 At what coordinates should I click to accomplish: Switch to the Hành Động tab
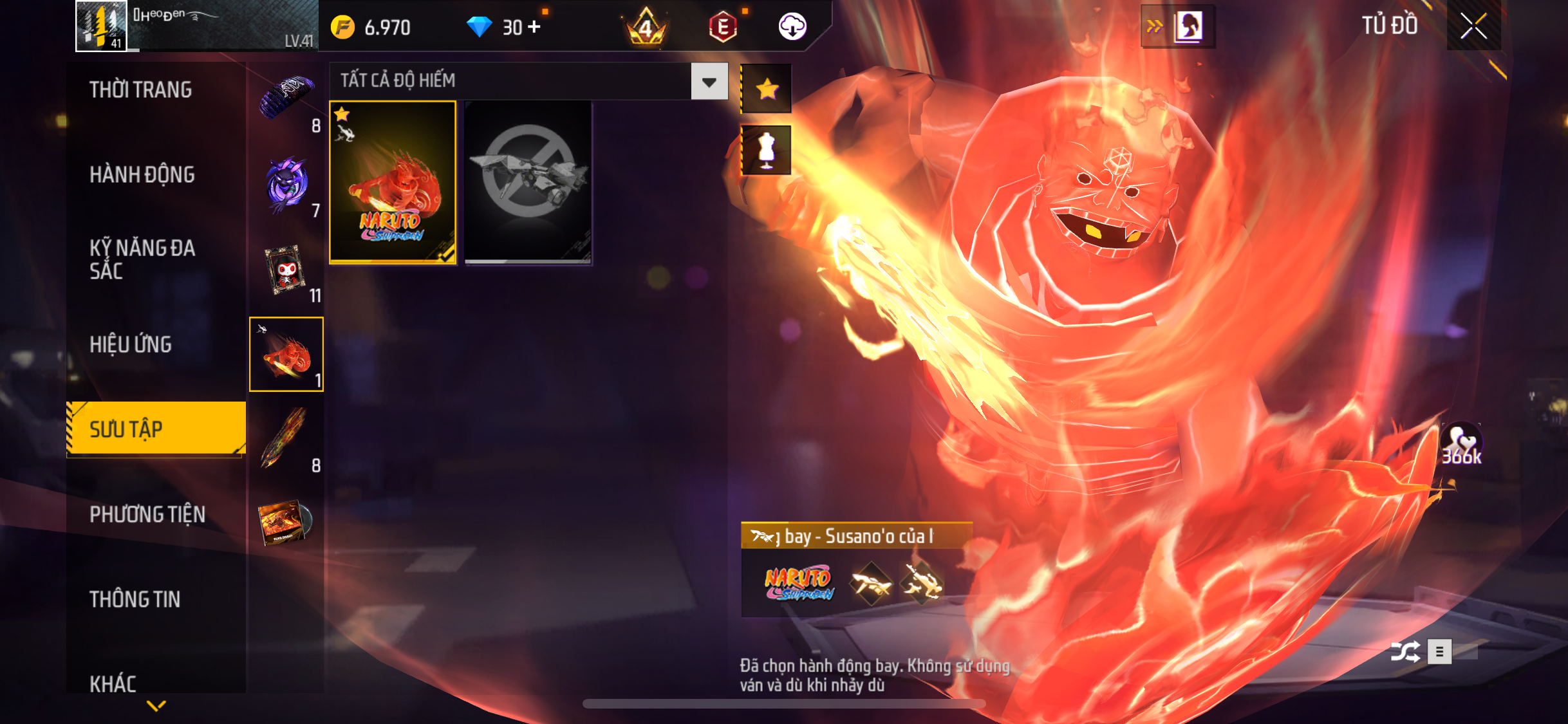click(x=142, y=174)
